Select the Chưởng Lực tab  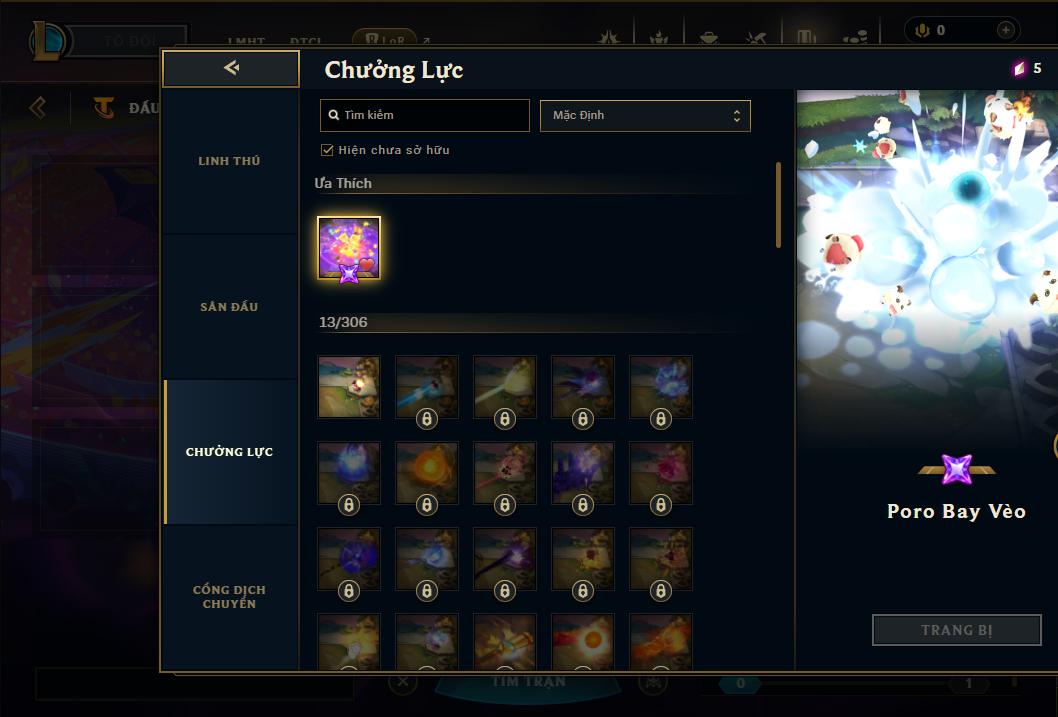pyautogui.click(x=229, y=452)
